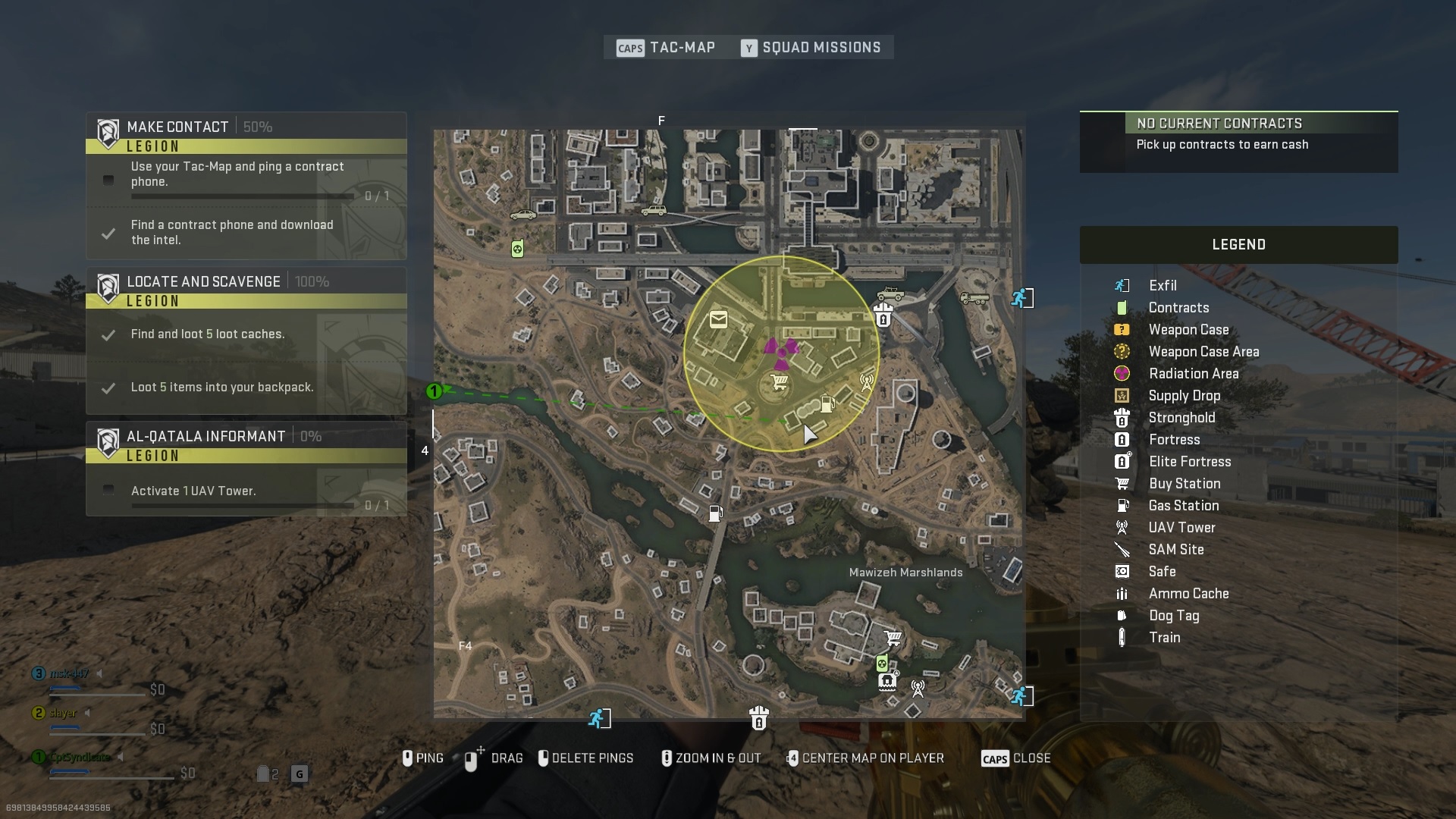Click the Stronghold entry in the legend

(1181, 418)
